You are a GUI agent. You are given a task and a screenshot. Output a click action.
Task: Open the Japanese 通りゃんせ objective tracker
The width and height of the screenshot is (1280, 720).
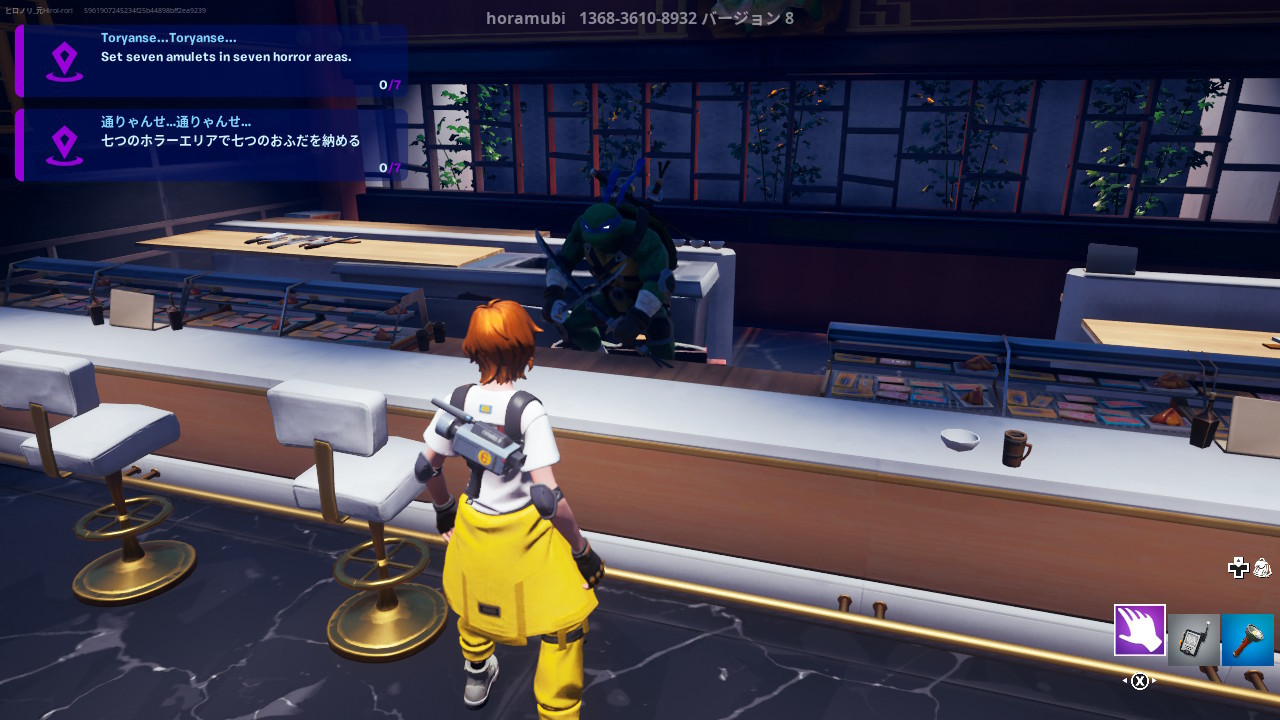(x=212, y=145)
